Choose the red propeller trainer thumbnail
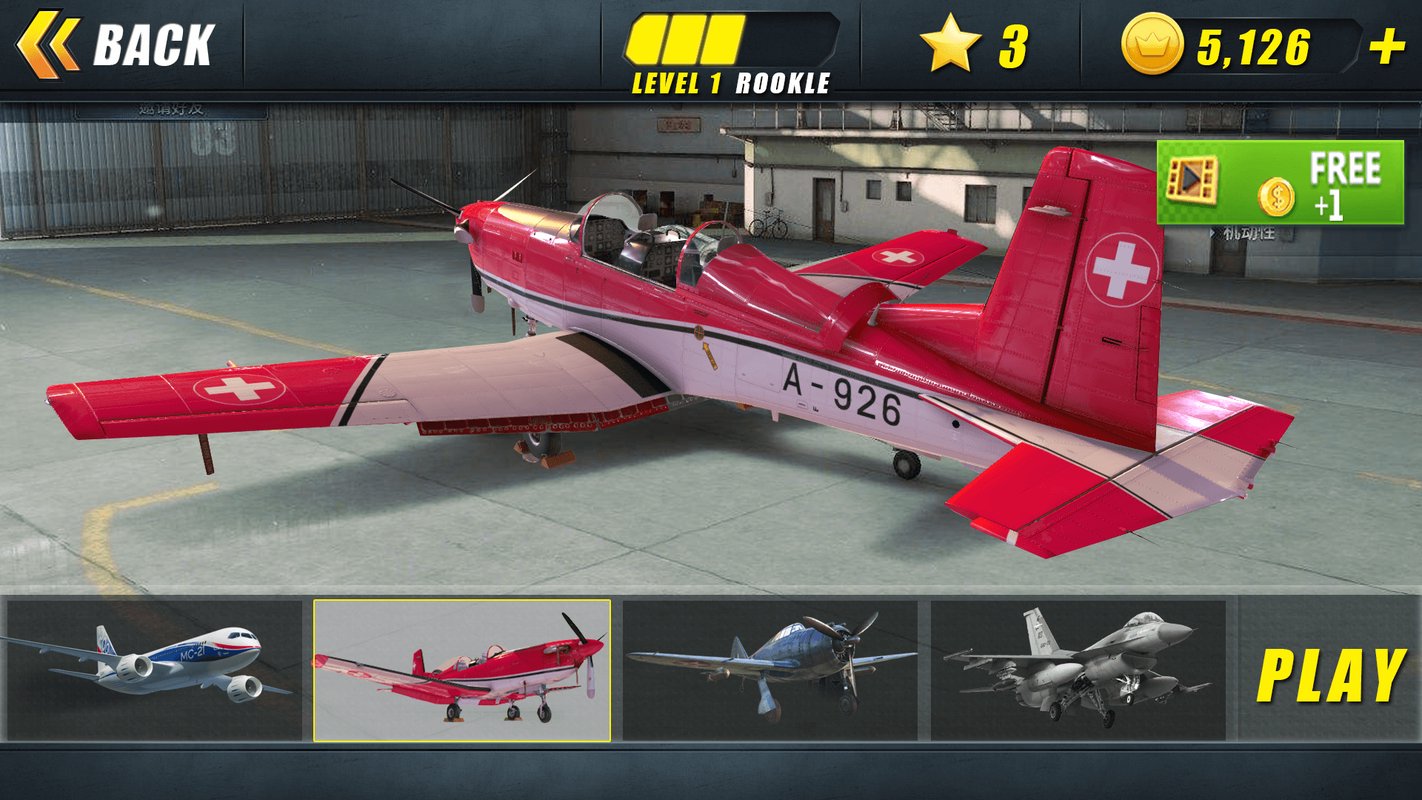Image resolution: width=1422 pixels, height=800 pixels. pos(462,670)
